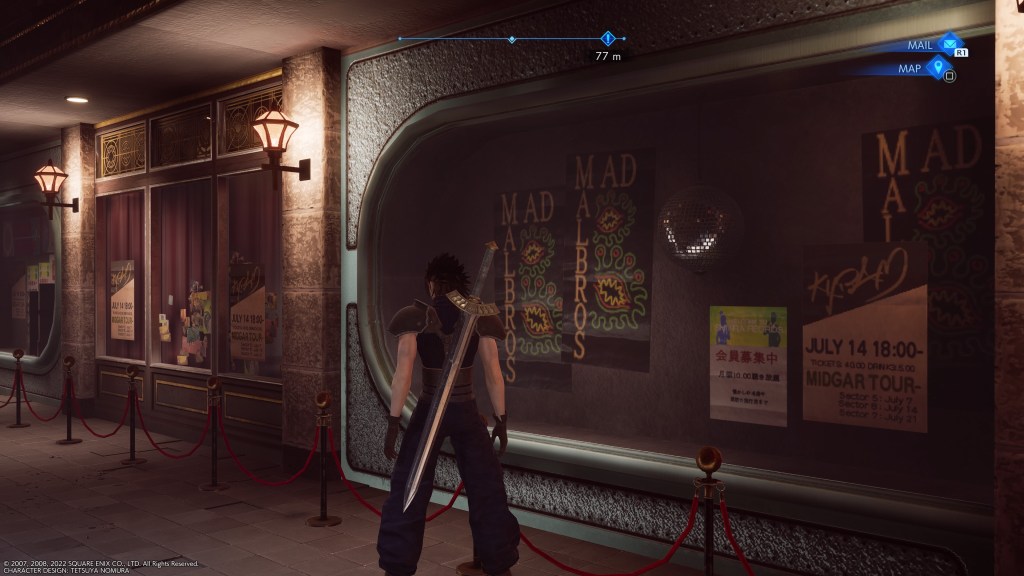
Task: Click the small diamond marker on the compass bar
Action: click(512, 40)
